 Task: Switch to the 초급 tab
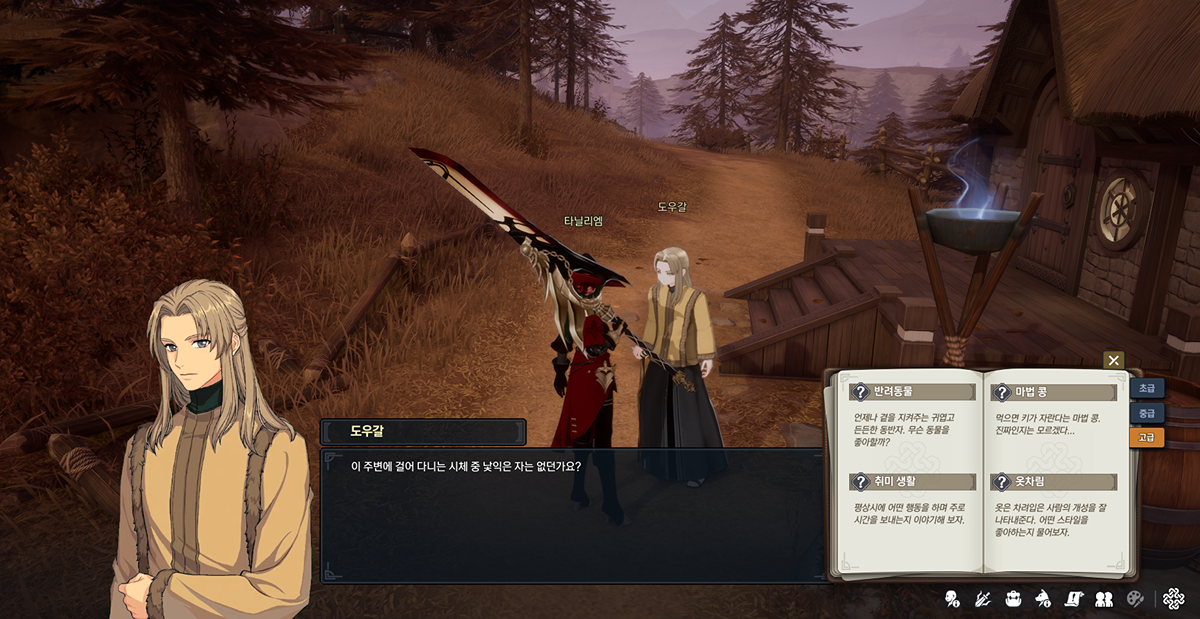click(1146, 388)
